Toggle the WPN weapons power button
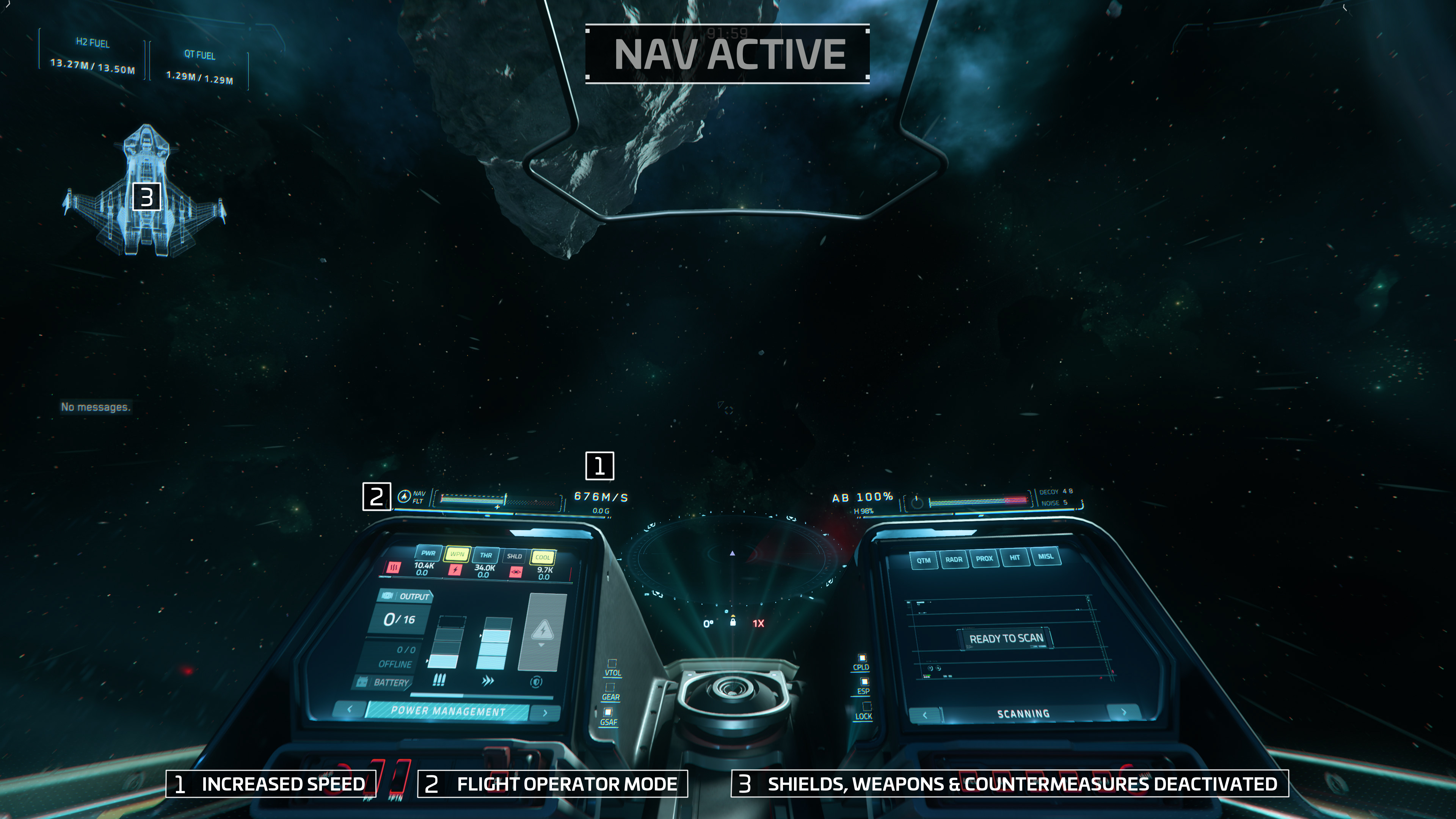This screenshot has height=819, width=1456. coord(457,554)
